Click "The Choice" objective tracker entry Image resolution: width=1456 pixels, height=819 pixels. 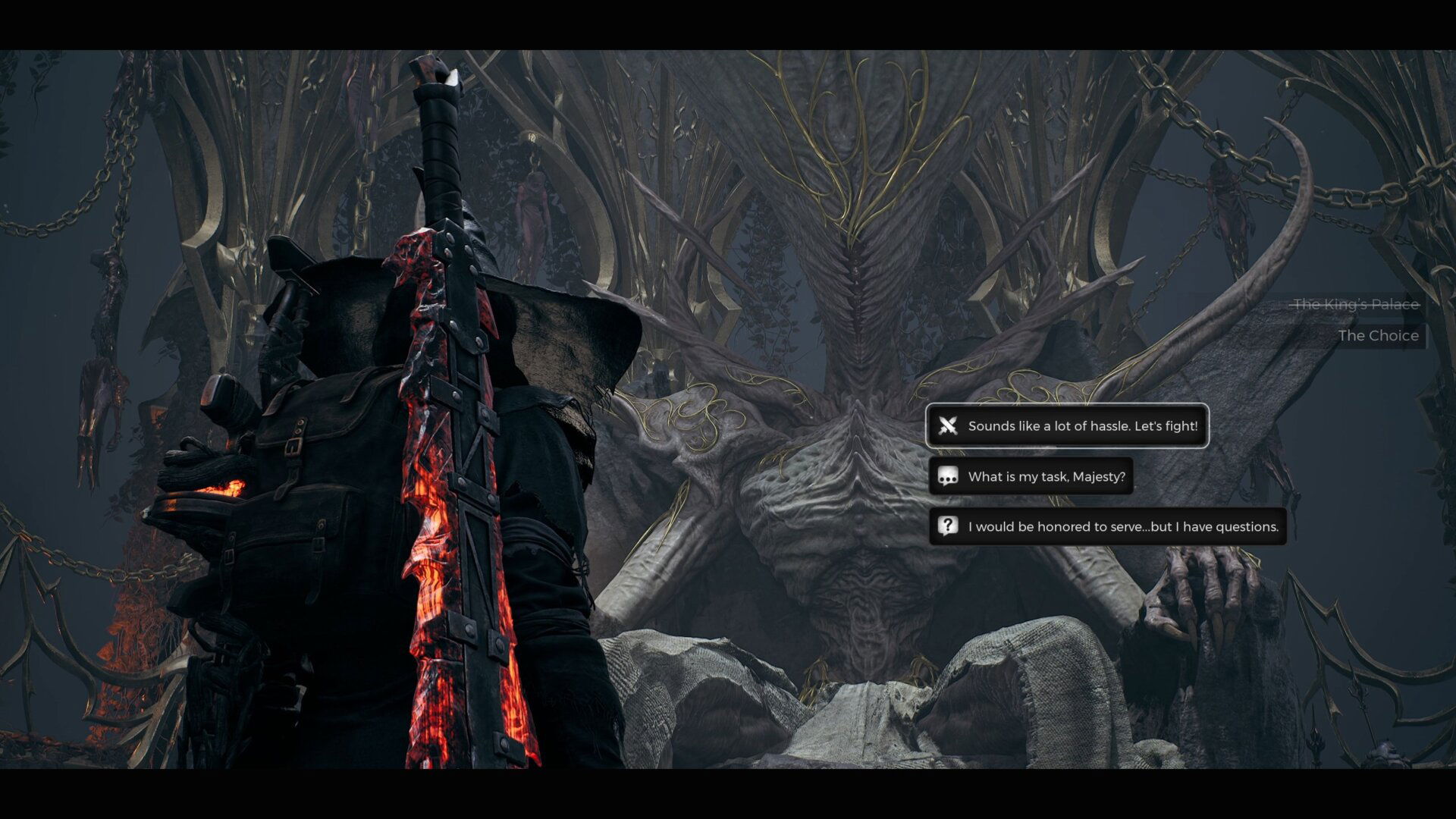(x=1377, y=336)
